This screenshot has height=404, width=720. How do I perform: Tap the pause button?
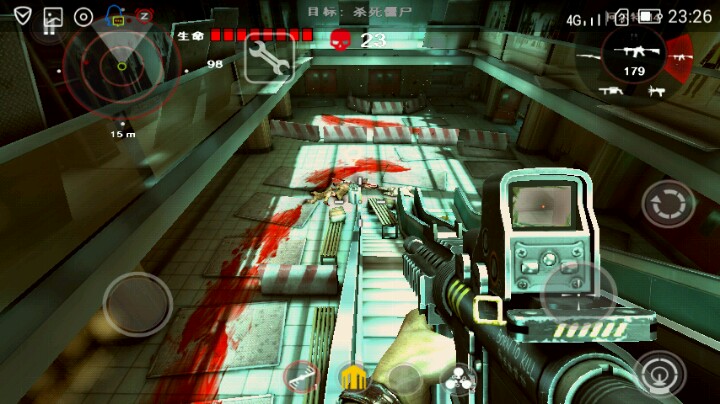pyautogui.click(x=48, y=27)
